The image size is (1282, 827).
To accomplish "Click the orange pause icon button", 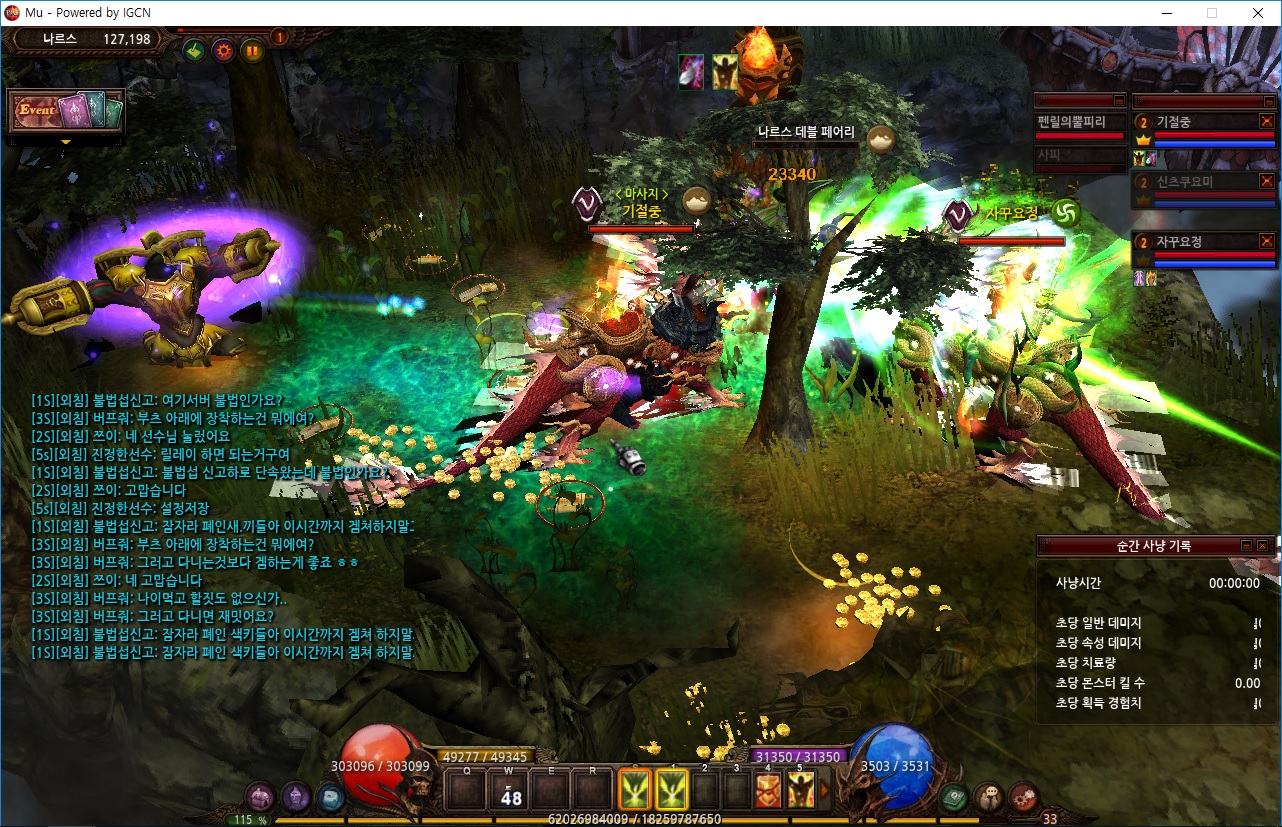I will click(x=251, y=49).
